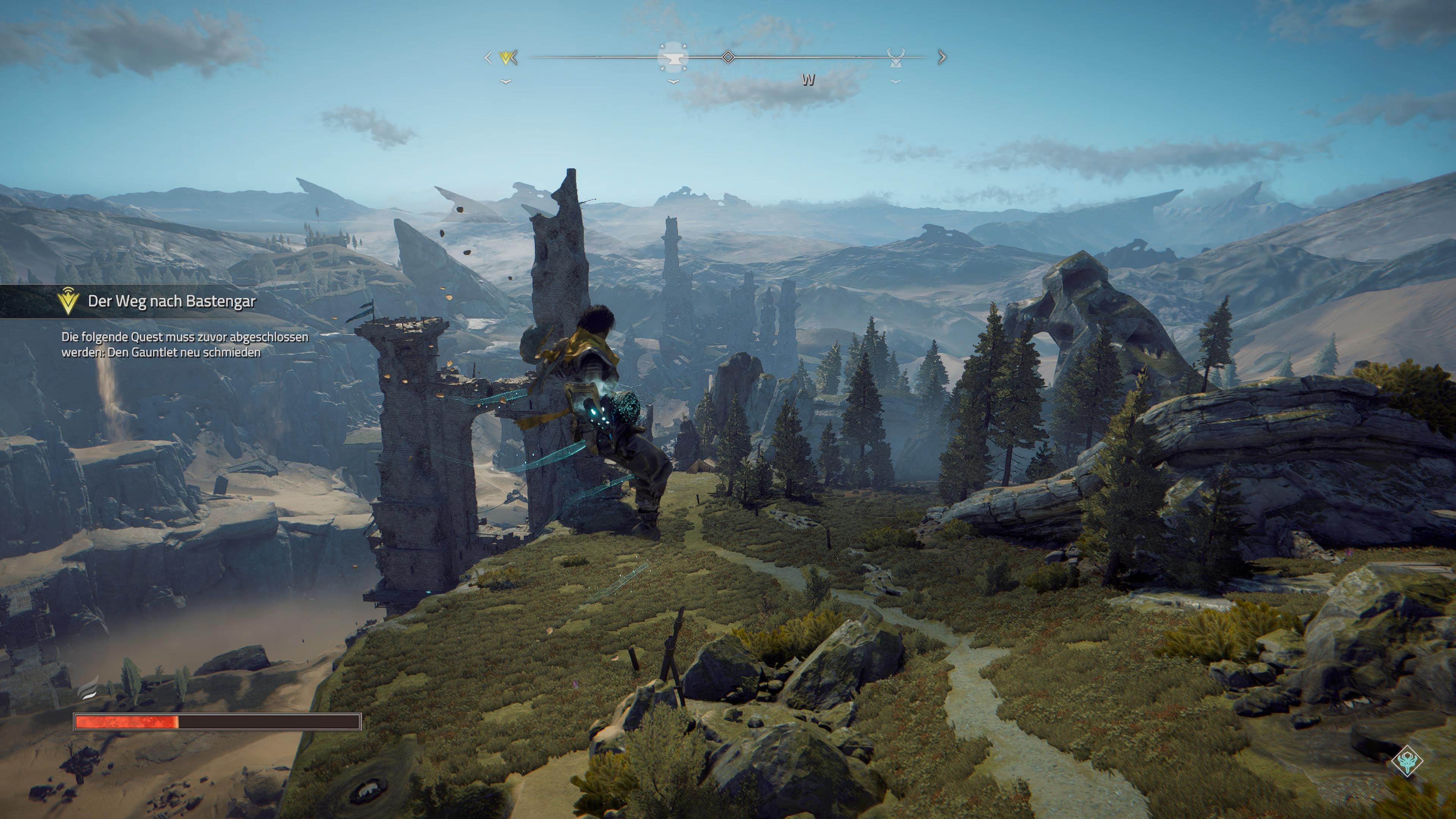Click the left arrow of the compass
The image size is (1456, 819).
[488, 58]
